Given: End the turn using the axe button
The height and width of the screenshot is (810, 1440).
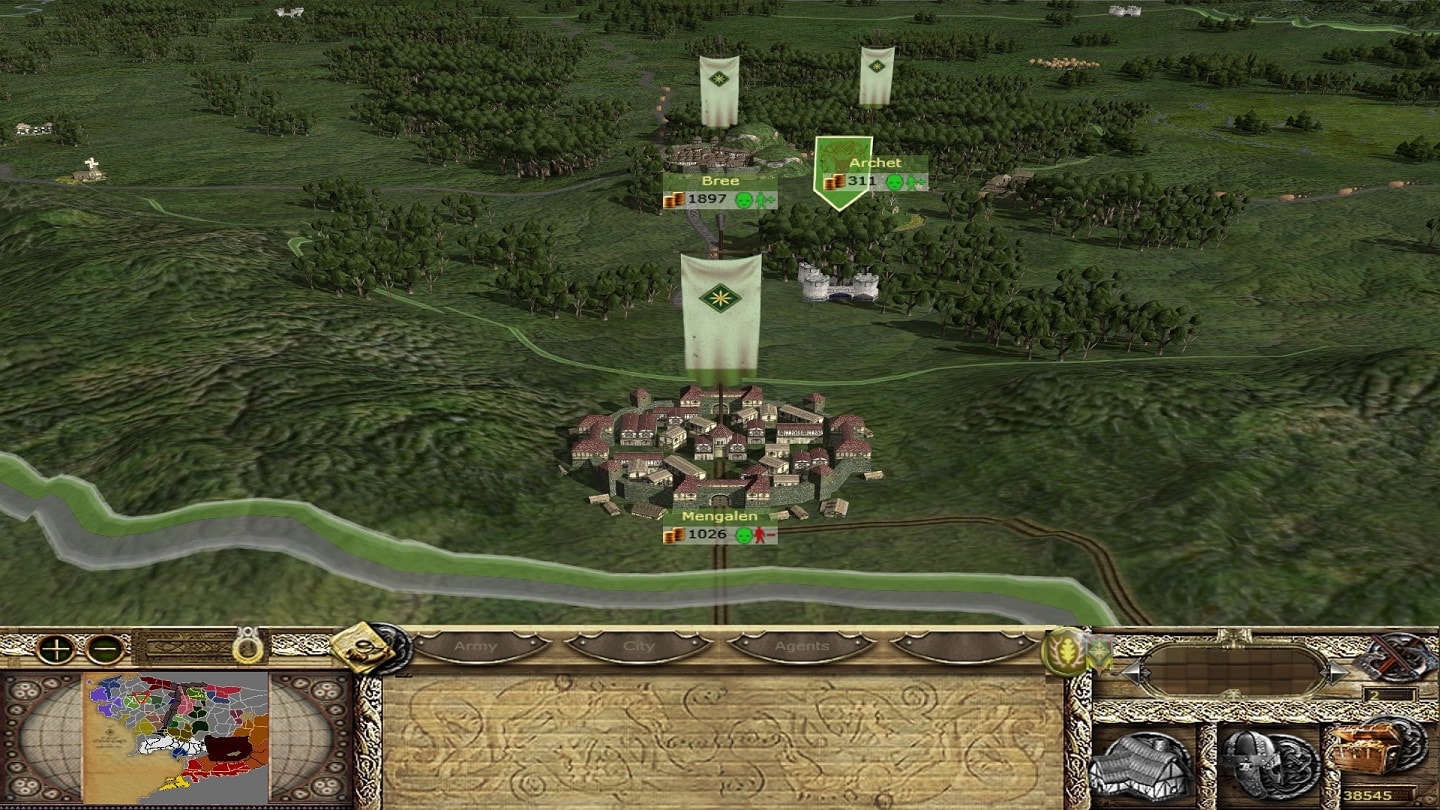Looking at the screenshot, I should (1394, 657).
